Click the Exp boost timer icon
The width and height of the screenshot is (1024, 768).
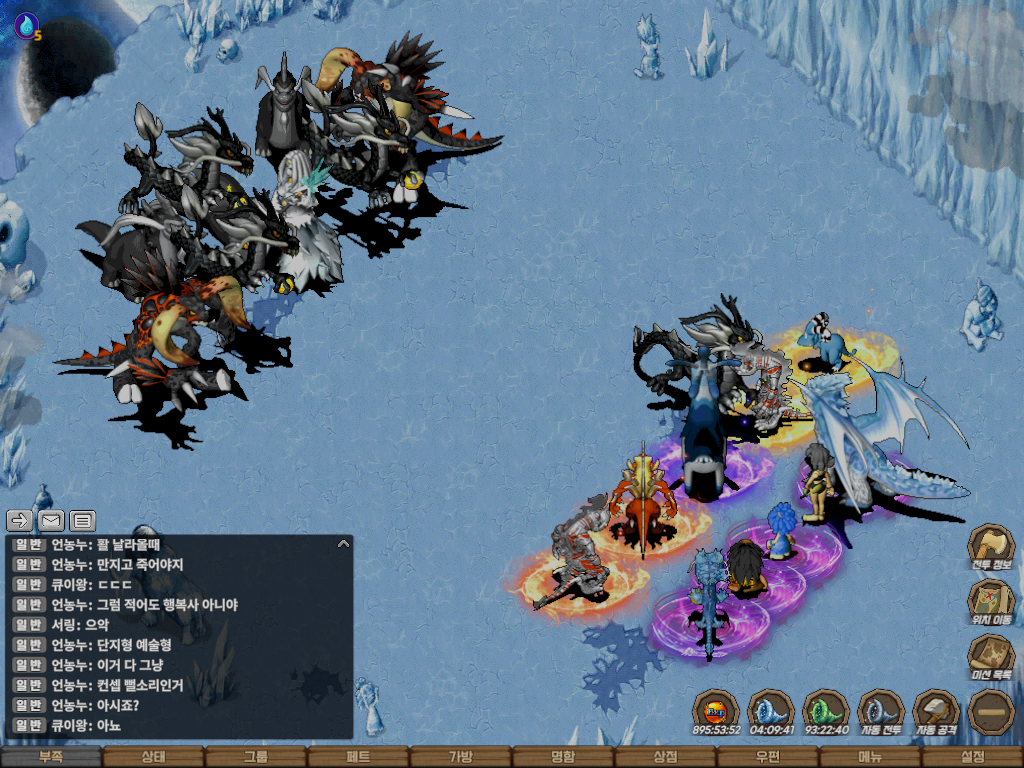click(x=716, y=712)
